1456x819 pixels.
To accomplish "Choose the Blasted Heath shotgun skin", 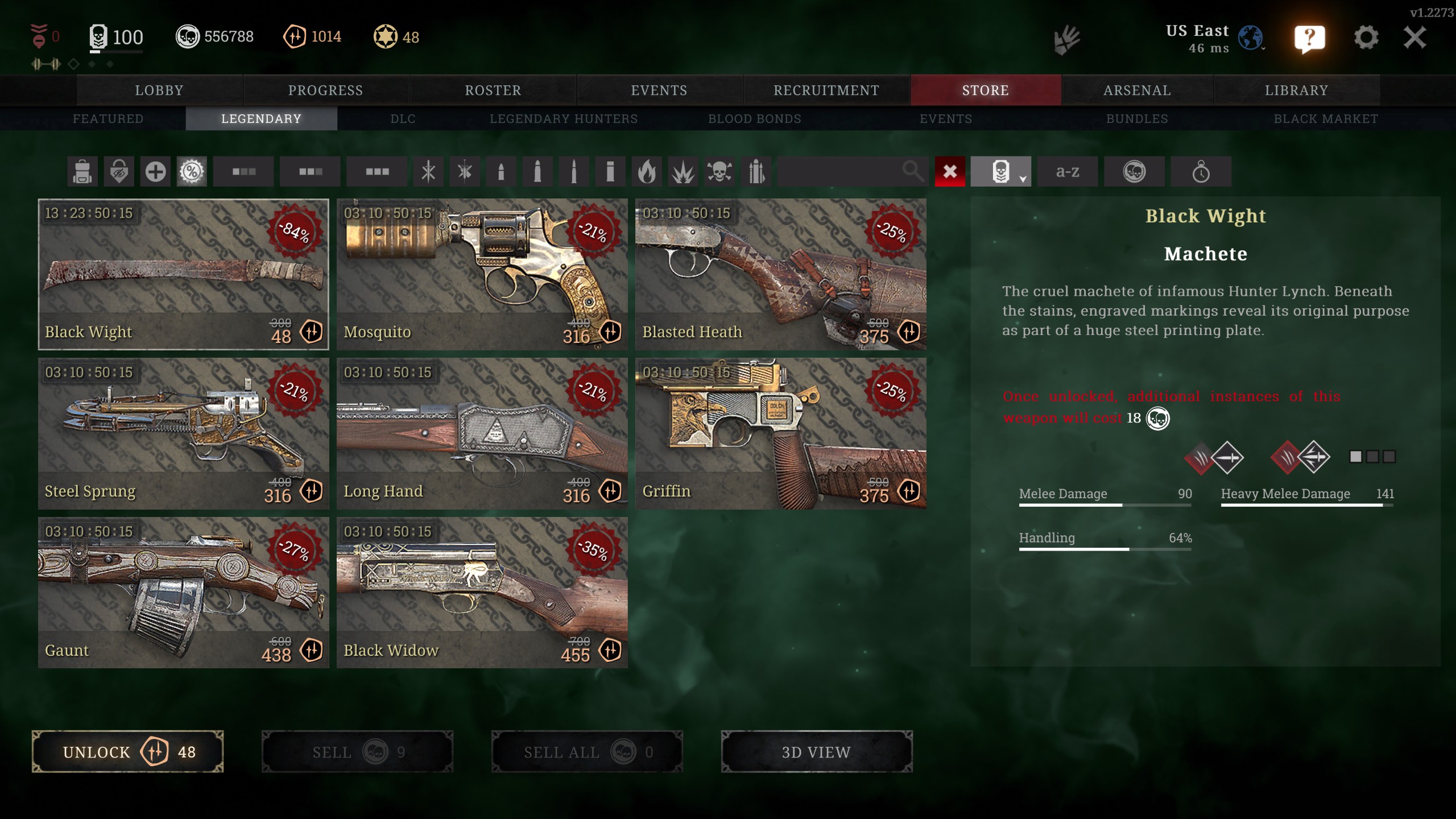I will click(780, 274).
